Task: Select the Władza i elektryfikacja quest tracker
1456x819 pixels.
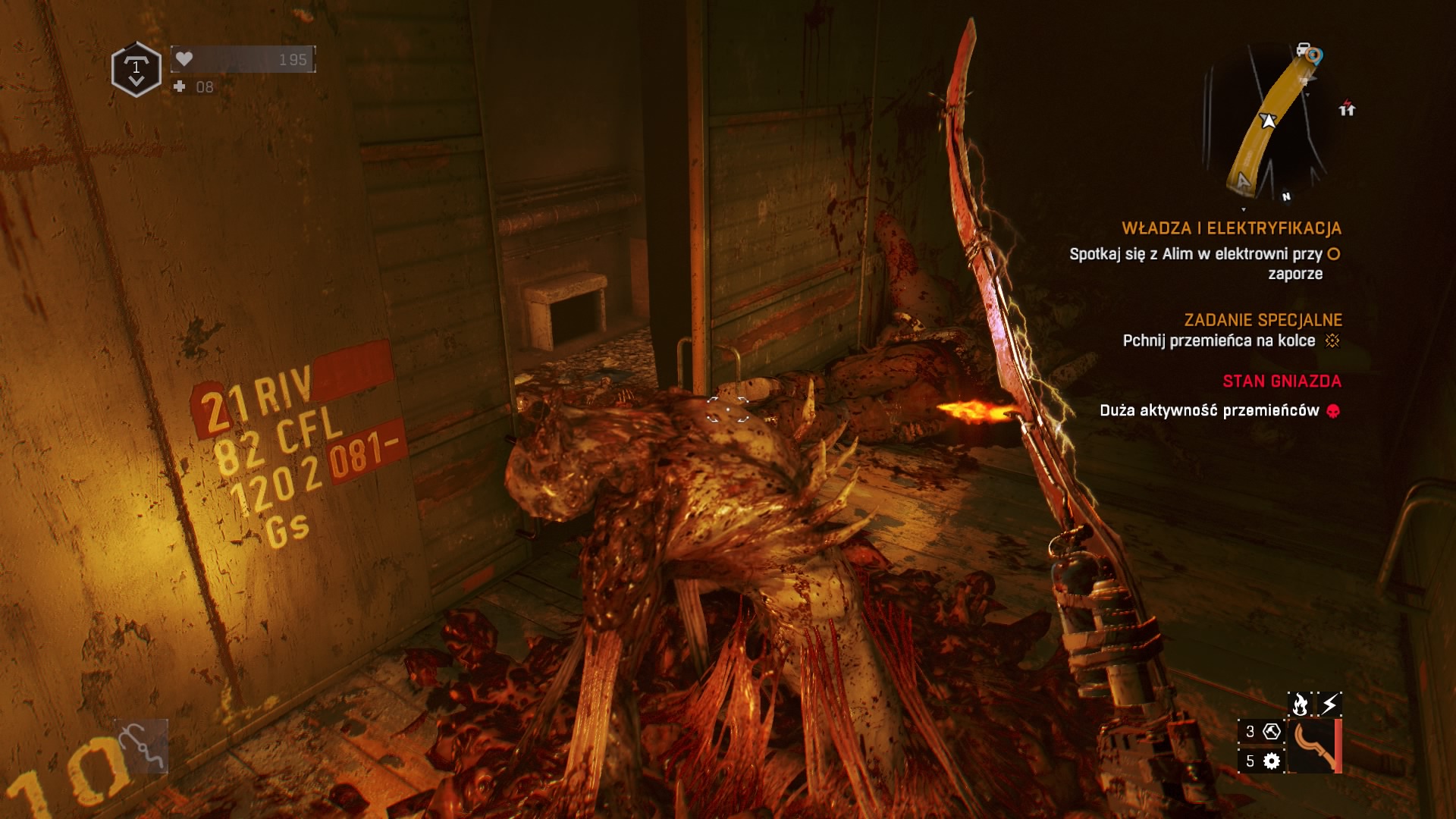Action: [1232, 228]
